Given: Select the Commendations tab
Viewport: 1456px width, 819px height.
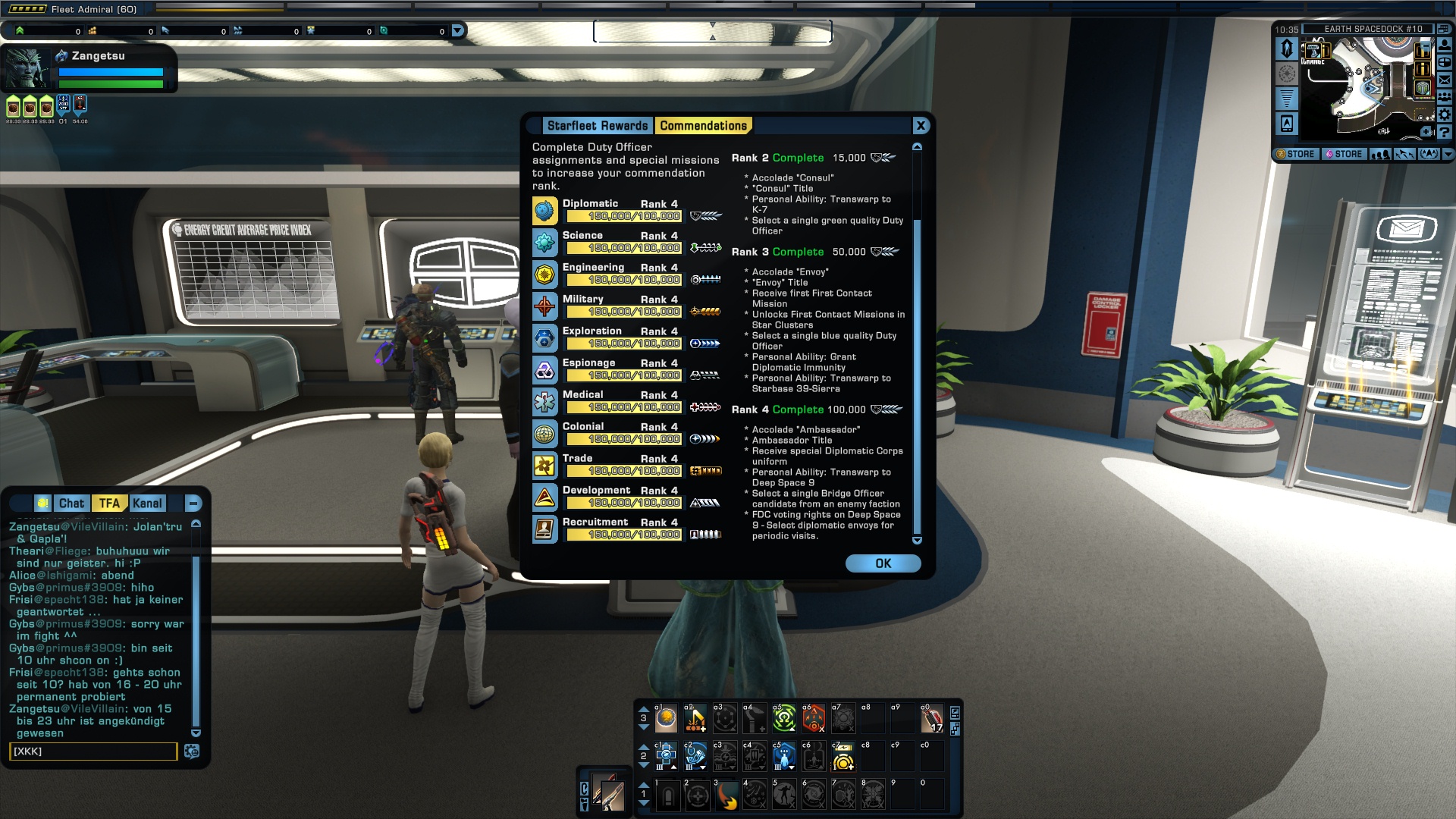Looking at the screenshot, I should [x=703, y=126].
